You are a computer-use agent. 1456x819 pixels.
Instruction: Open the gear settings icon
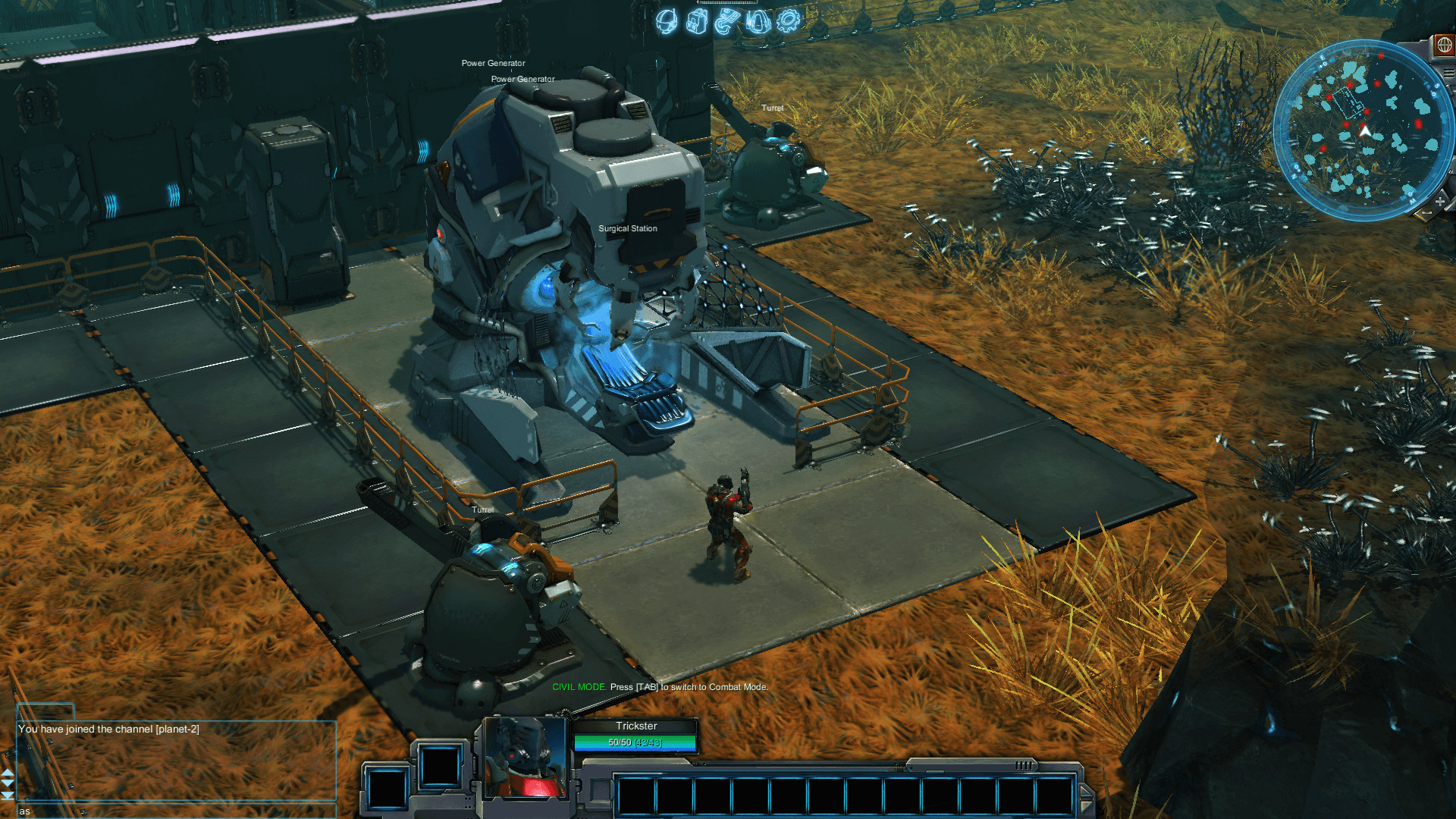point(789,20)
